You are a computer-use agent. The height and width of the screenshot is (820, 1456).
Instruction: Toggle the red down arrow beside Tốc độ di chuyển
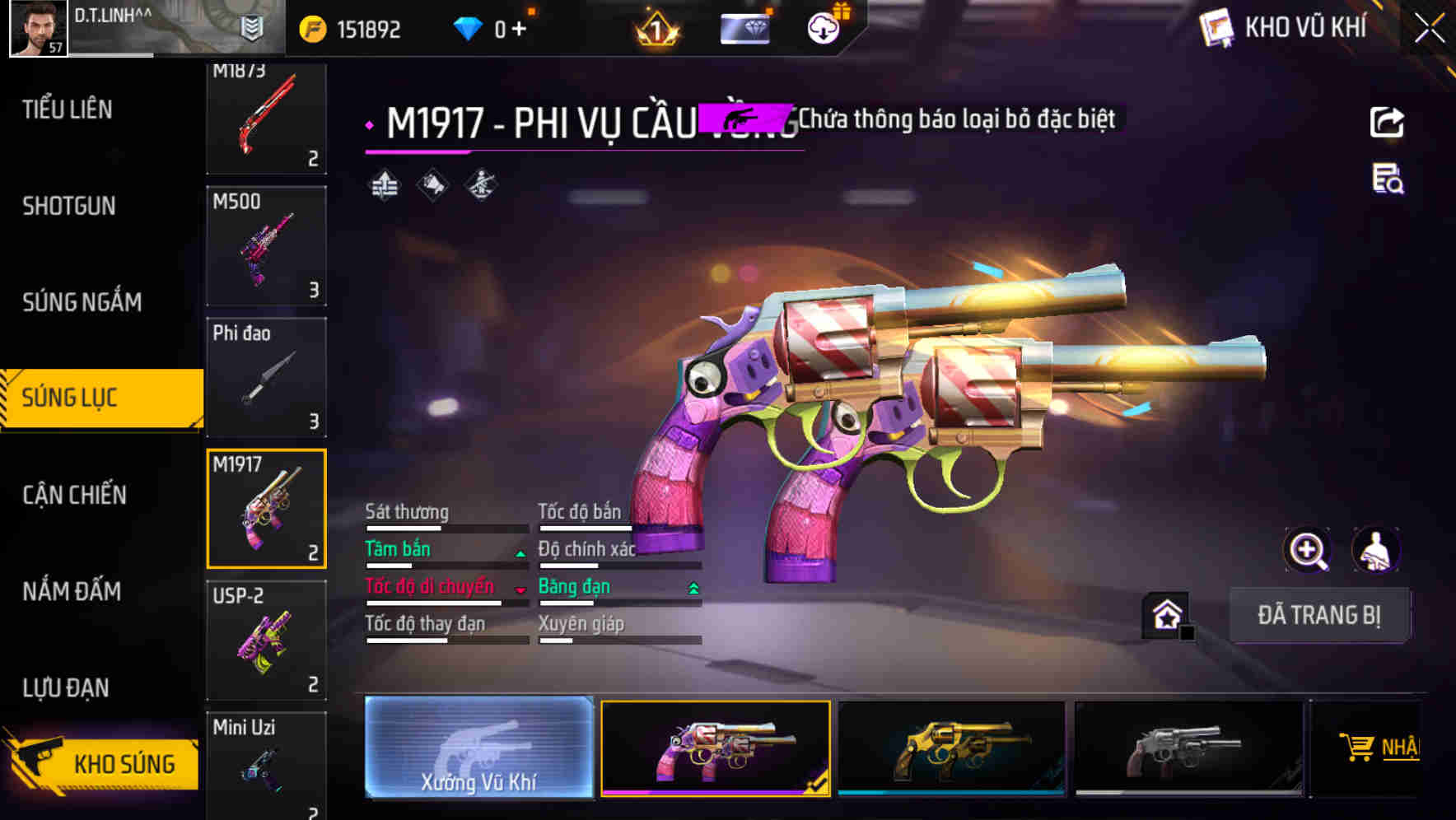coord(520,589)
